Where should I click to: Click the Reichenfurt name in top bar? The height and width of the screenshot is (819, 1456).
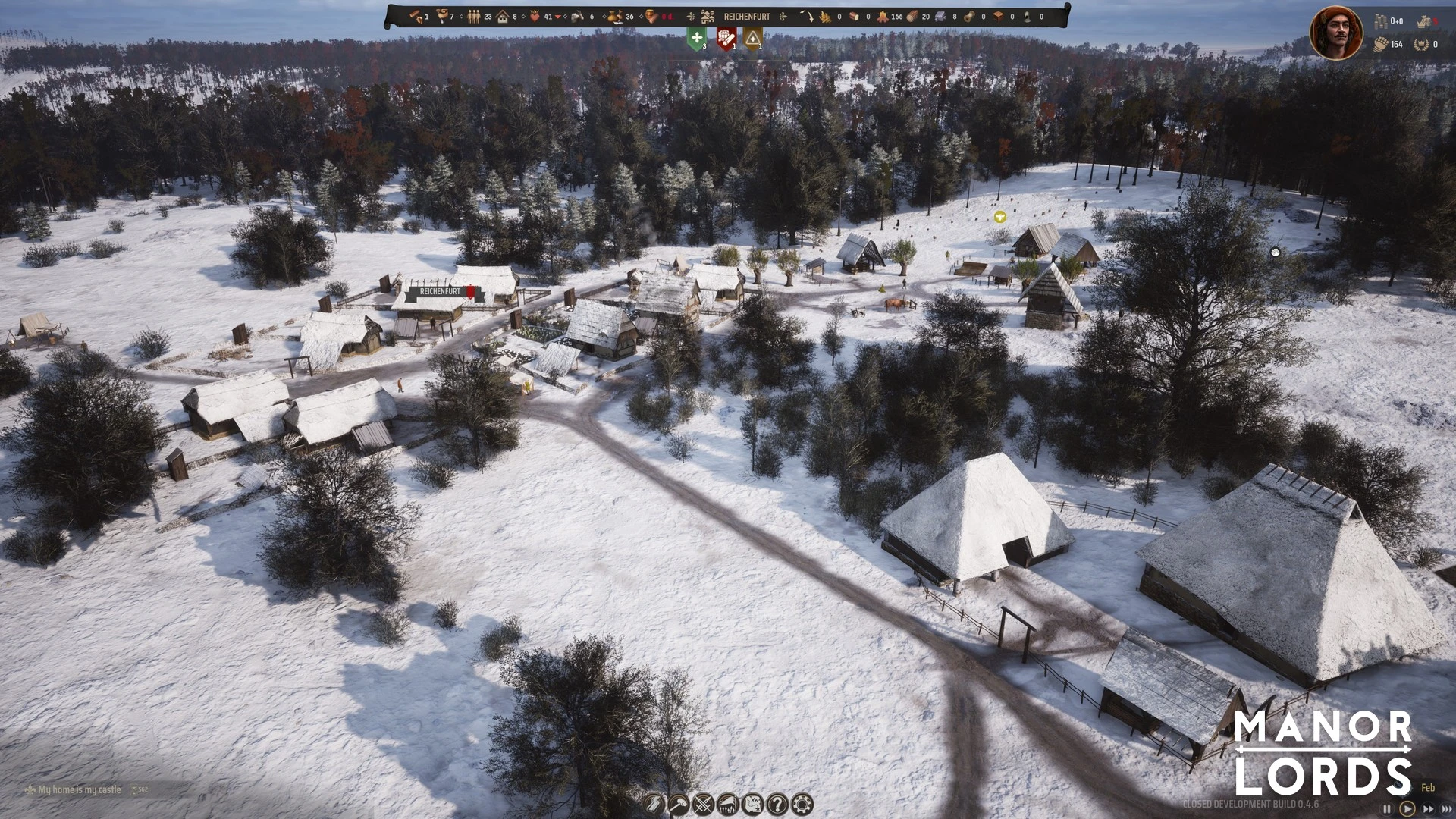point(746,16)
